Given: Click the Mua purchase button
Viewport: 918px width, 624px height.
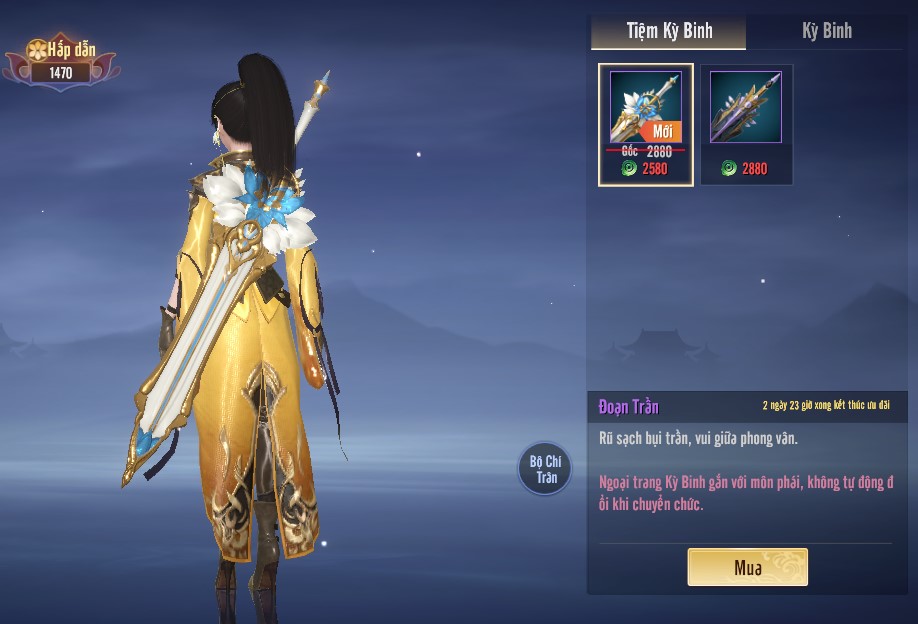Looking at the screenshot, I should tap(747, 567).
